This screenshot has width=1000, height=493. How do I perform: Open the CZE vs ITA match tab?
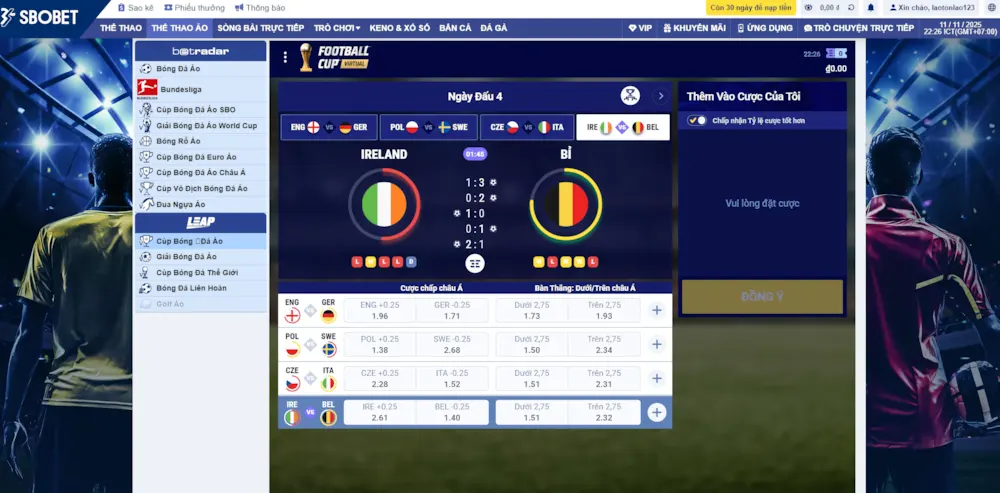pos(527,128)
